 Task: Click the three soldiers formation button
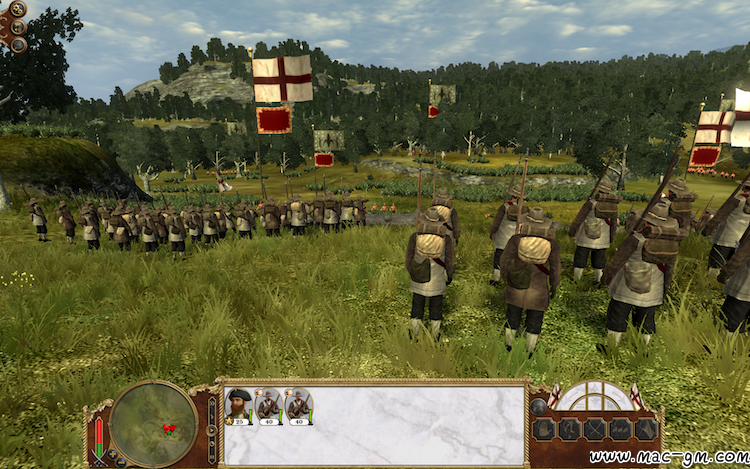click(x=620, y=429)
